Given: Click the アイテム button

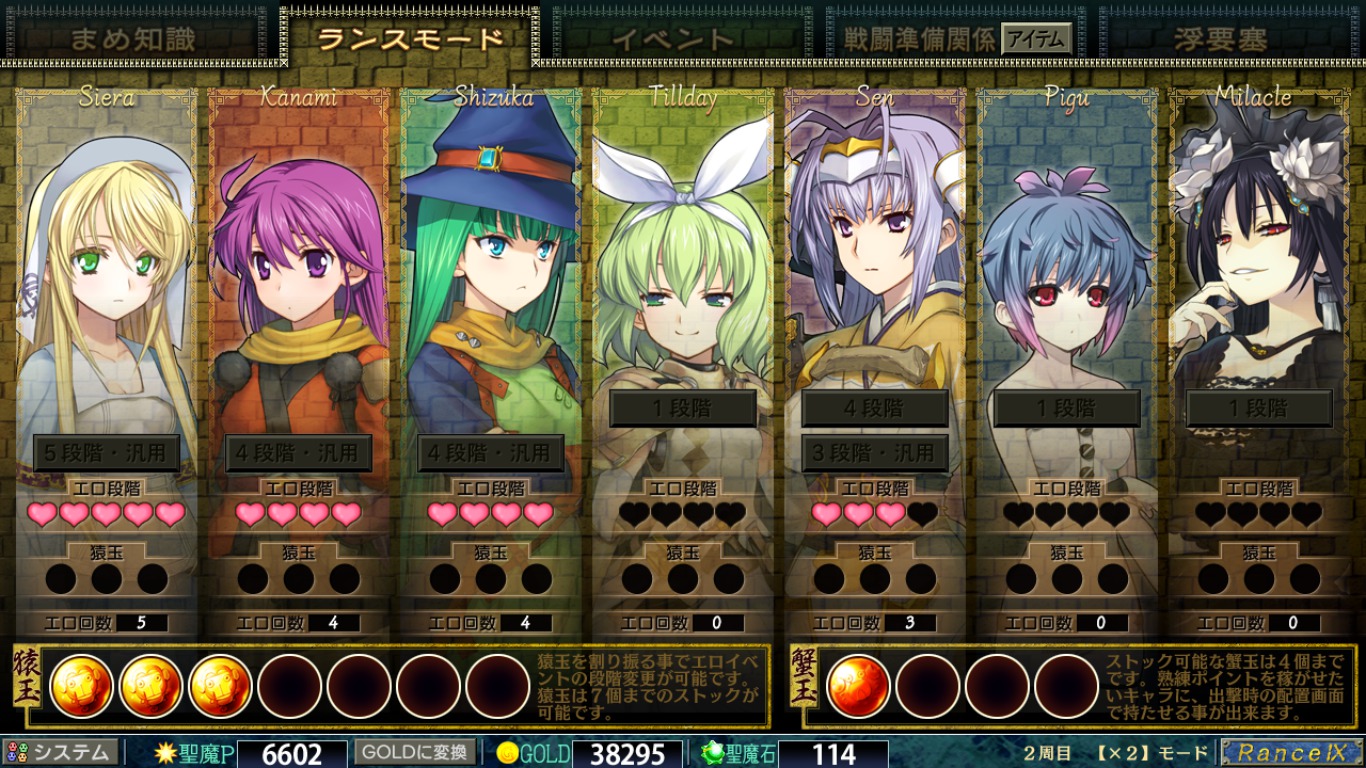Looking at the screenshot, I should [1036, 39].
